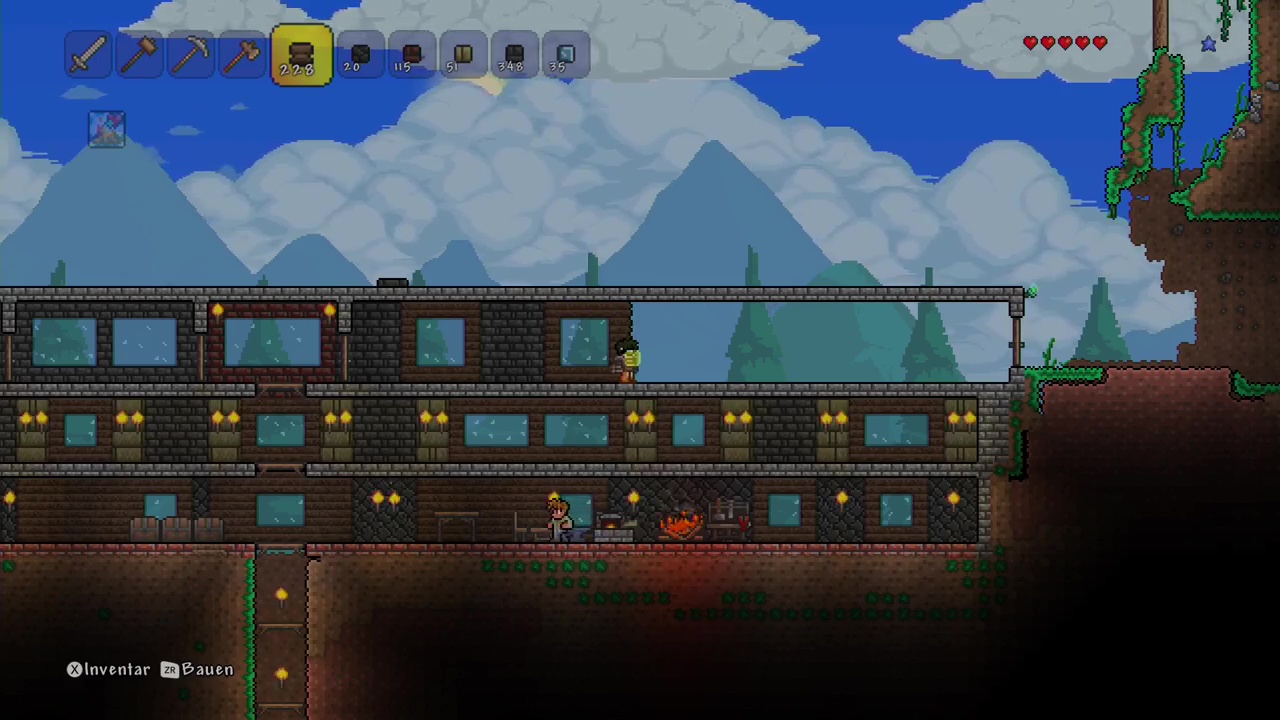Screen dimensions: 1280x720
Task: Choose the red brick stack of 115
Action: coord(411,55)
